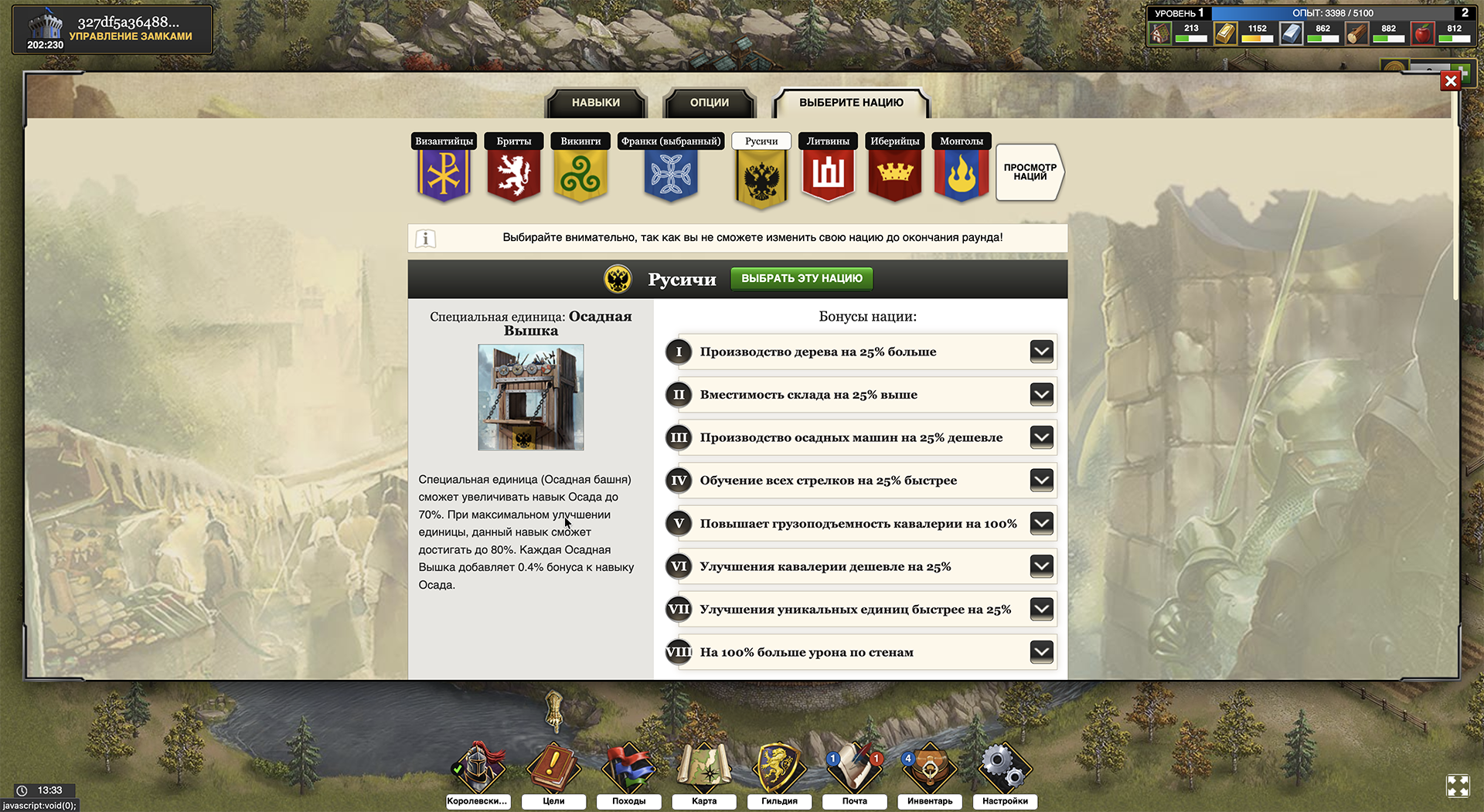Switch to the Литвины nation tab
Viewport: 1484px width, 812px height.
(x=828, y=141)
